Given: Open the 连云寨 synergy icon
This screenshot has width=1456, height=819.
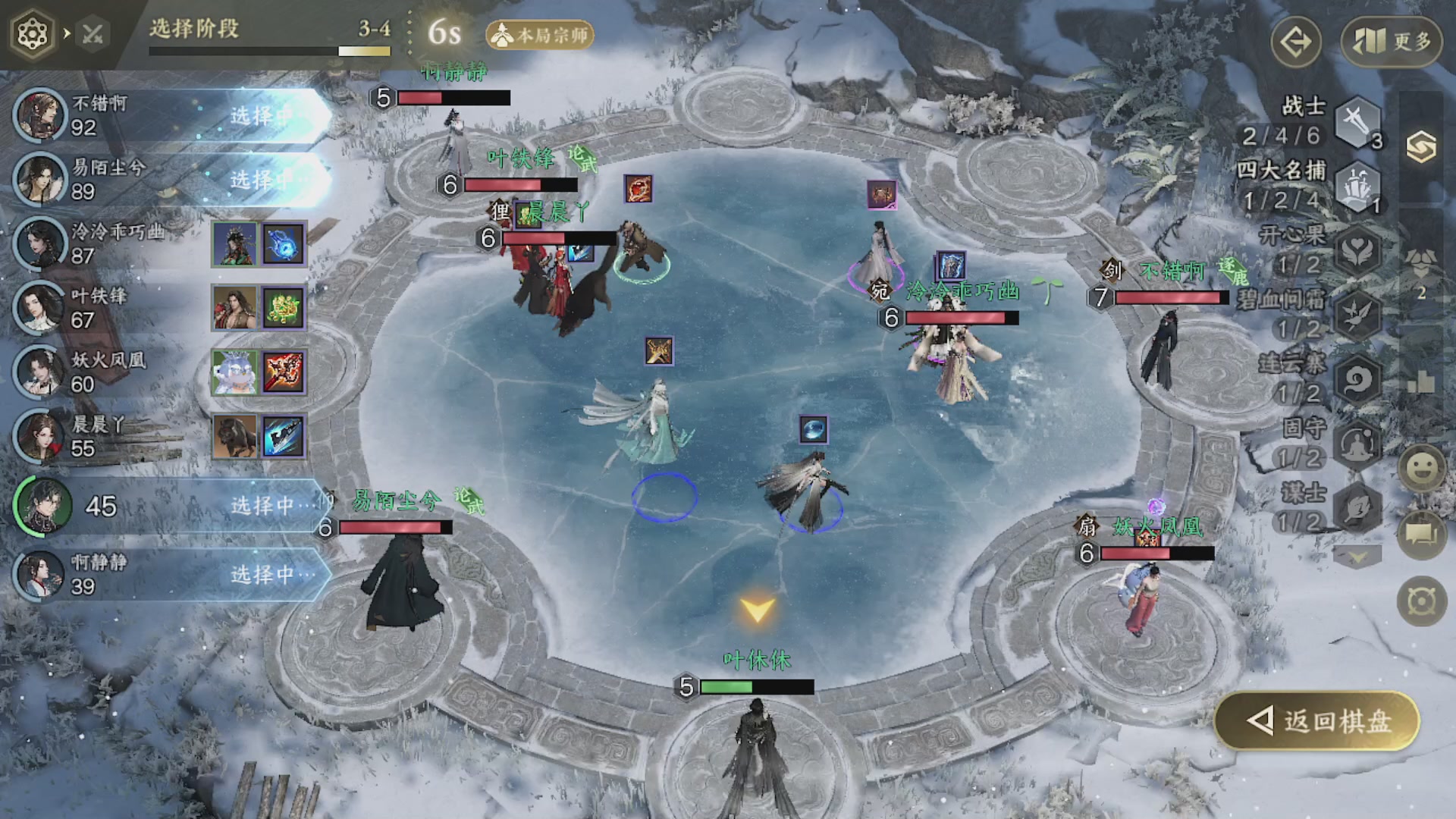Looking at the screenshot, I should (x=1357, y=379).
